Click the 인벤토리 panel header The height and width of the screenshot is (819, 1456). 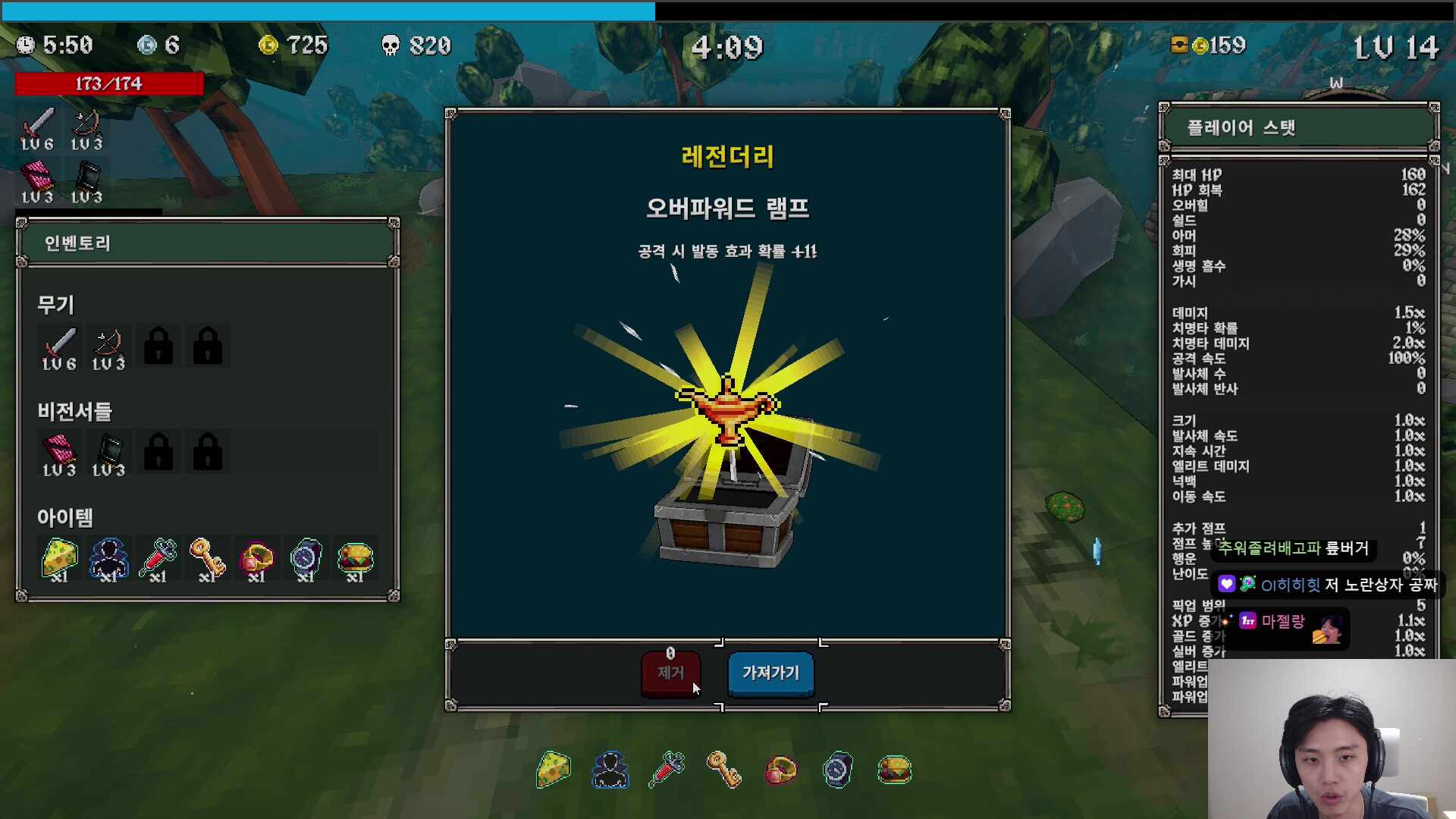coord(207,243)
